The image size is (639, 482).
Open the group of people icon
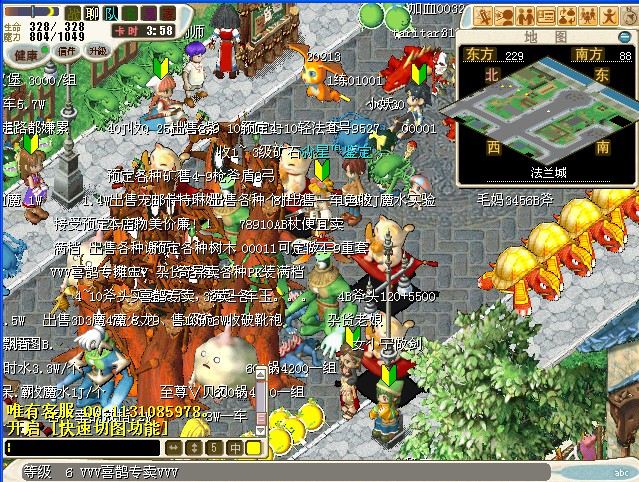point(588,15)
